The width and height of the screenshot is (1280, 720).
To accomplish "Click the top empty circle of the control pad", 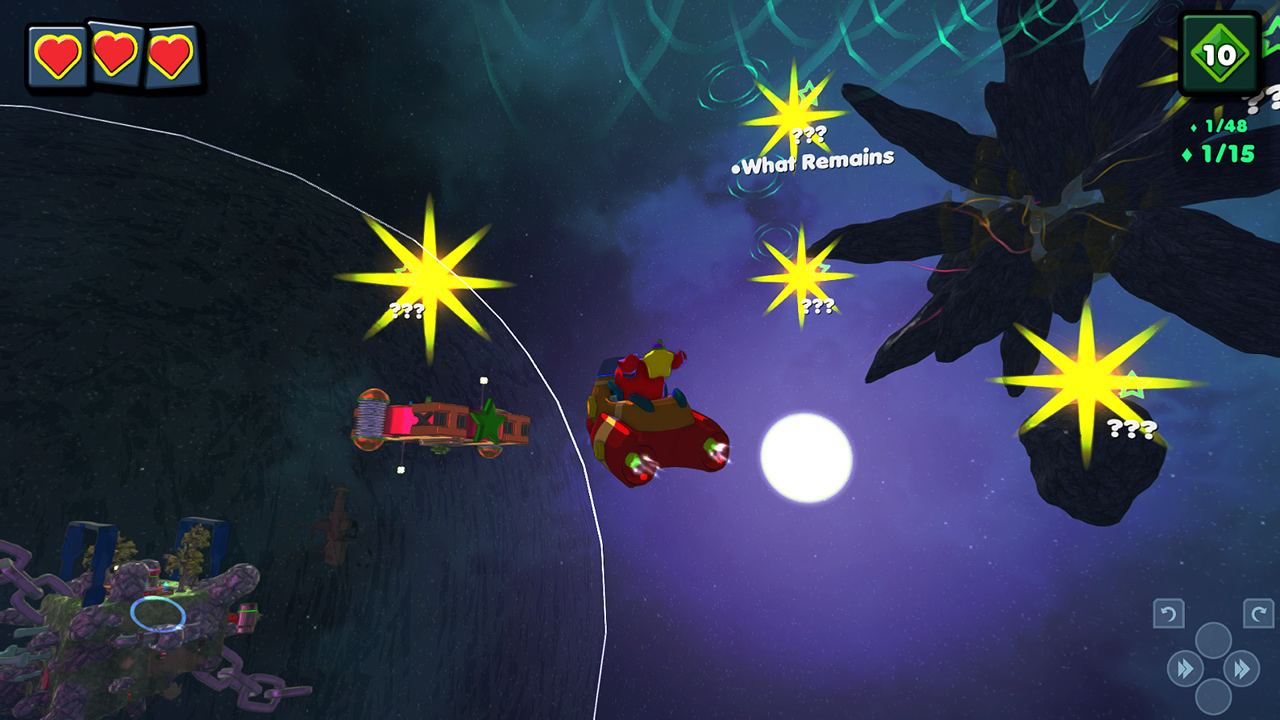I will (1212, 639).
